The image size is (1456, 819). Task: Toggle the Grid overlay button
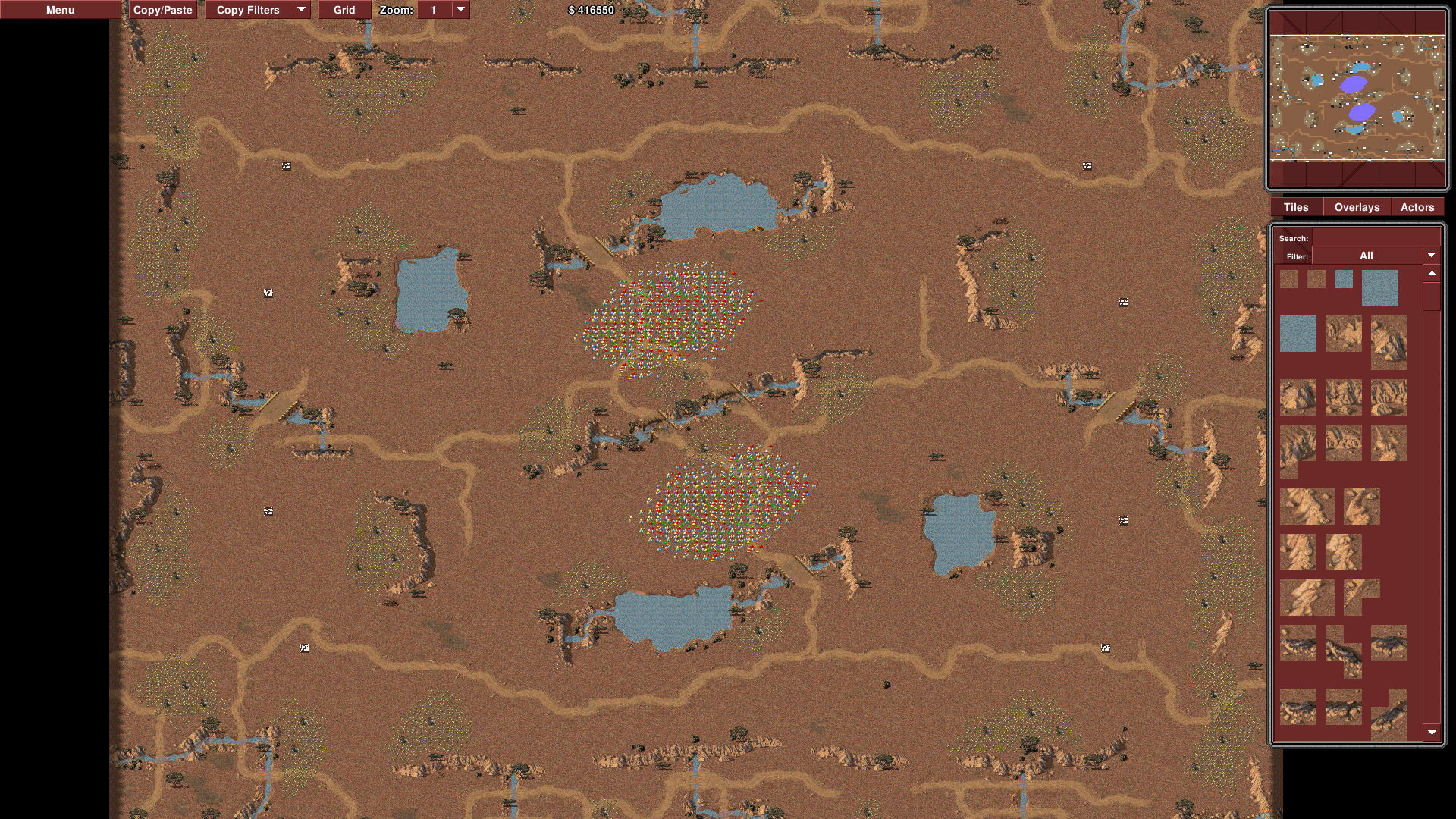tap(344, 10)
